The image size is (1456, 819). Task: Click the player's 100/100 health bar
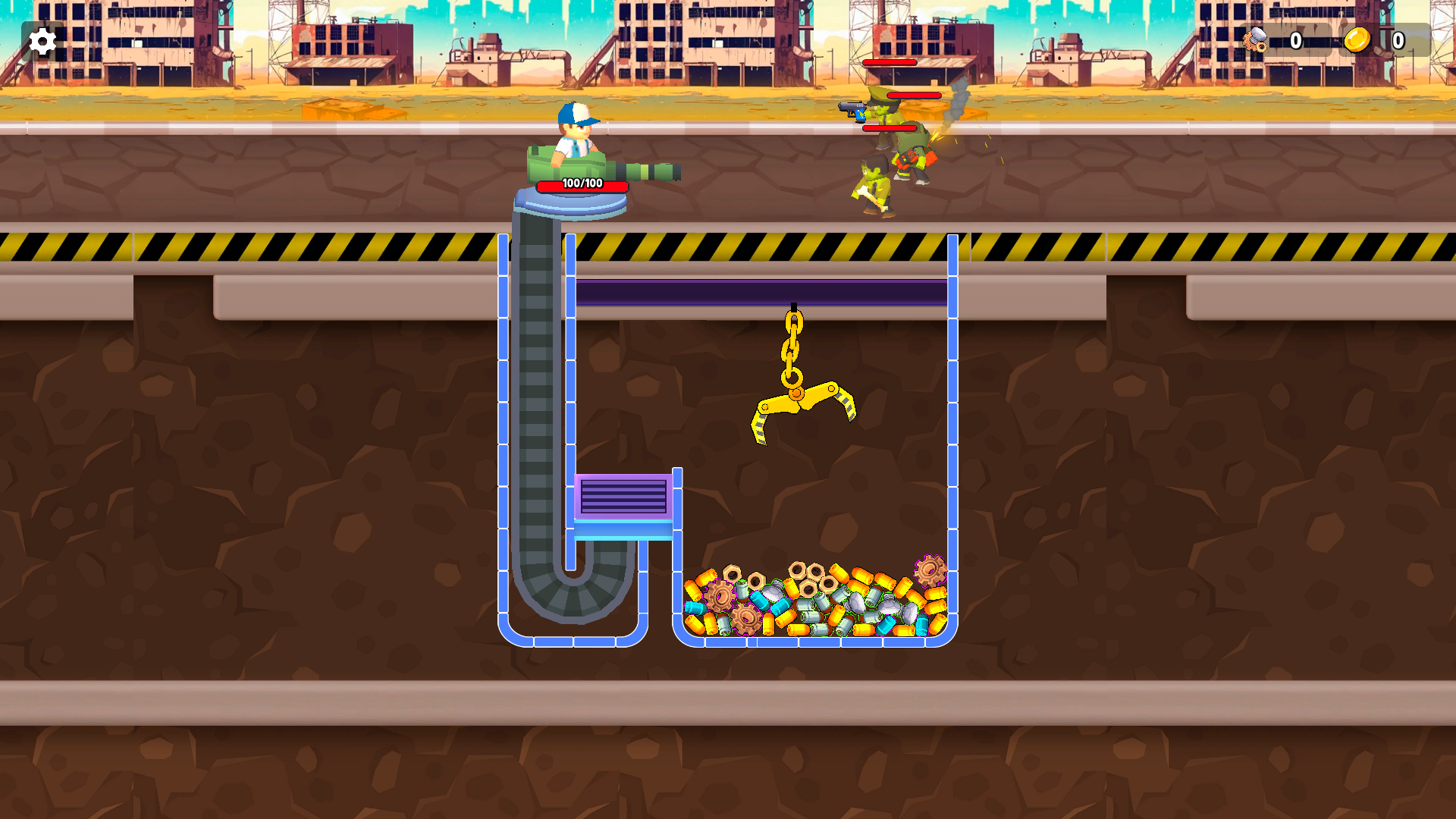pyautogui.click(x=582, y=184)
